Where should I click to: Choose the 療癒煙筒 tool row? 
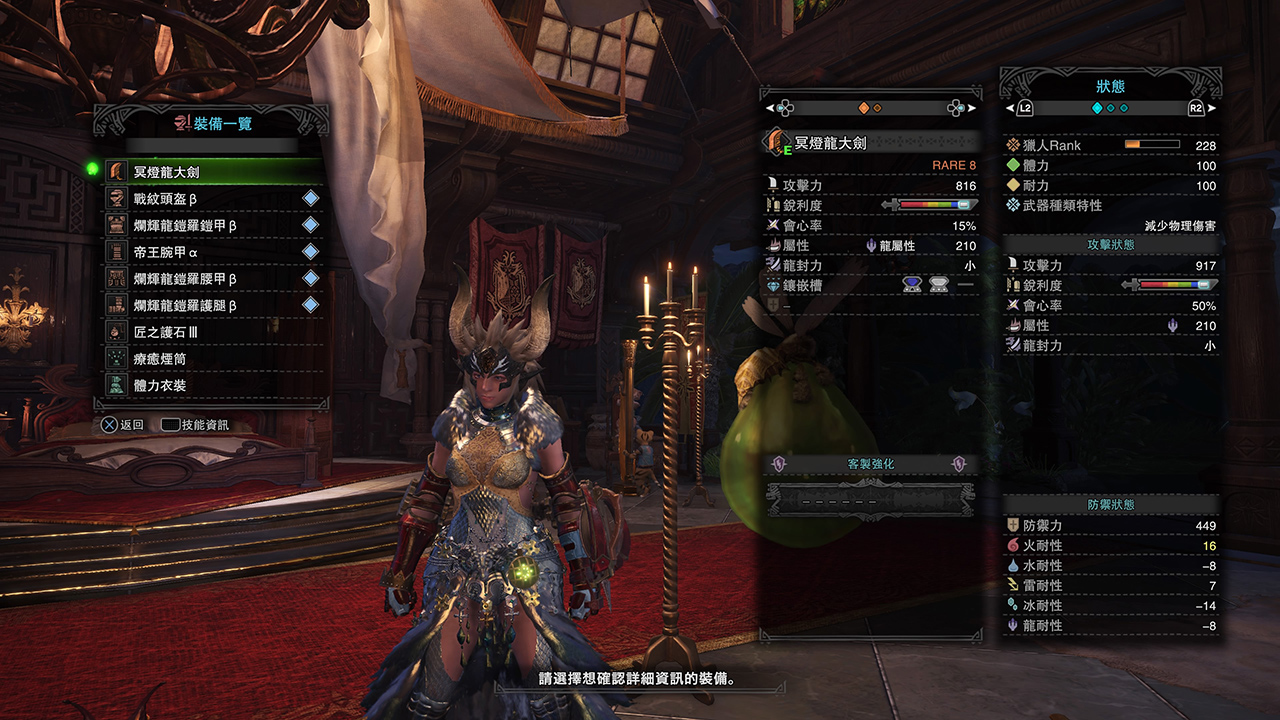click(210, 358)
